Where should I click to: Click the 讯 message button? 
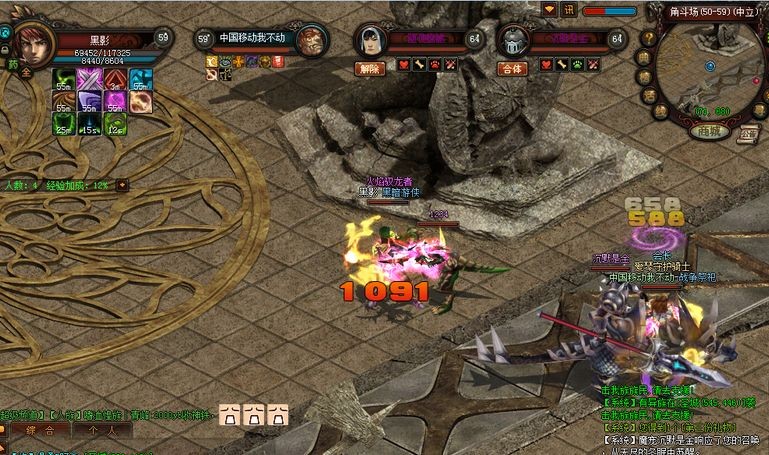pyautogui.click(x=568, y=9)
